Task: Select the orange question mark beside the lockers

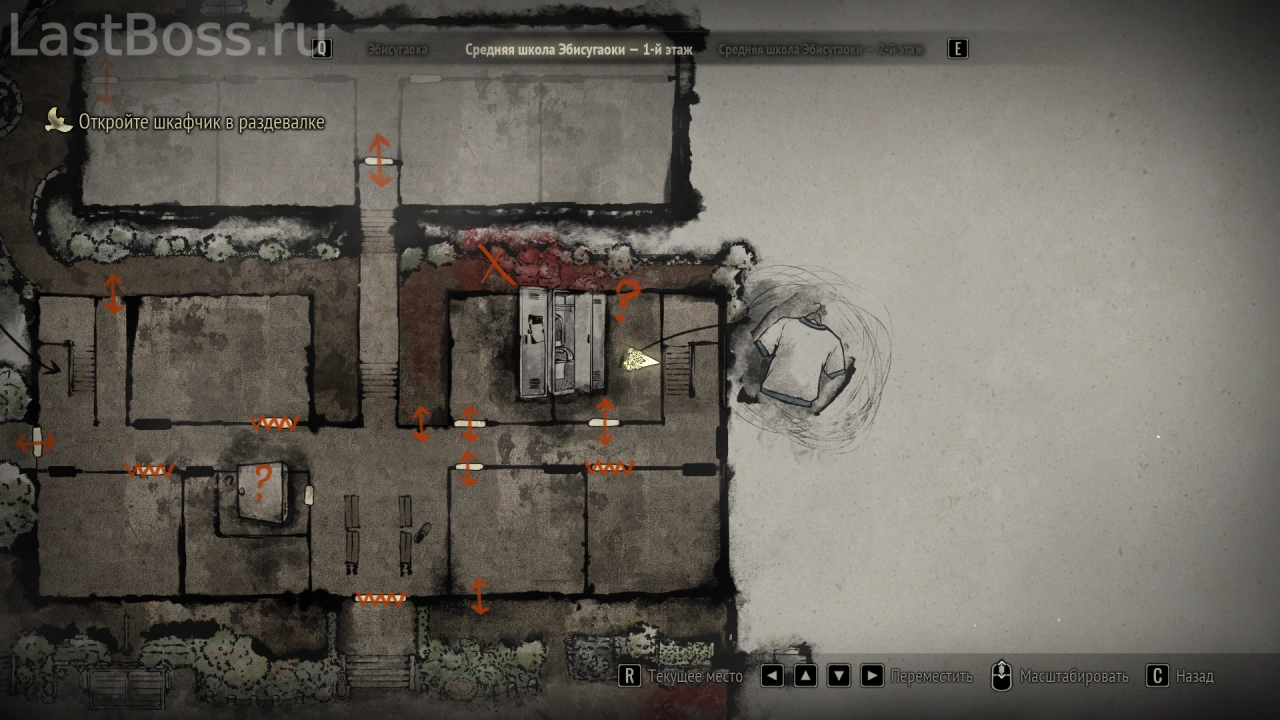Action: tap(626, 299)
